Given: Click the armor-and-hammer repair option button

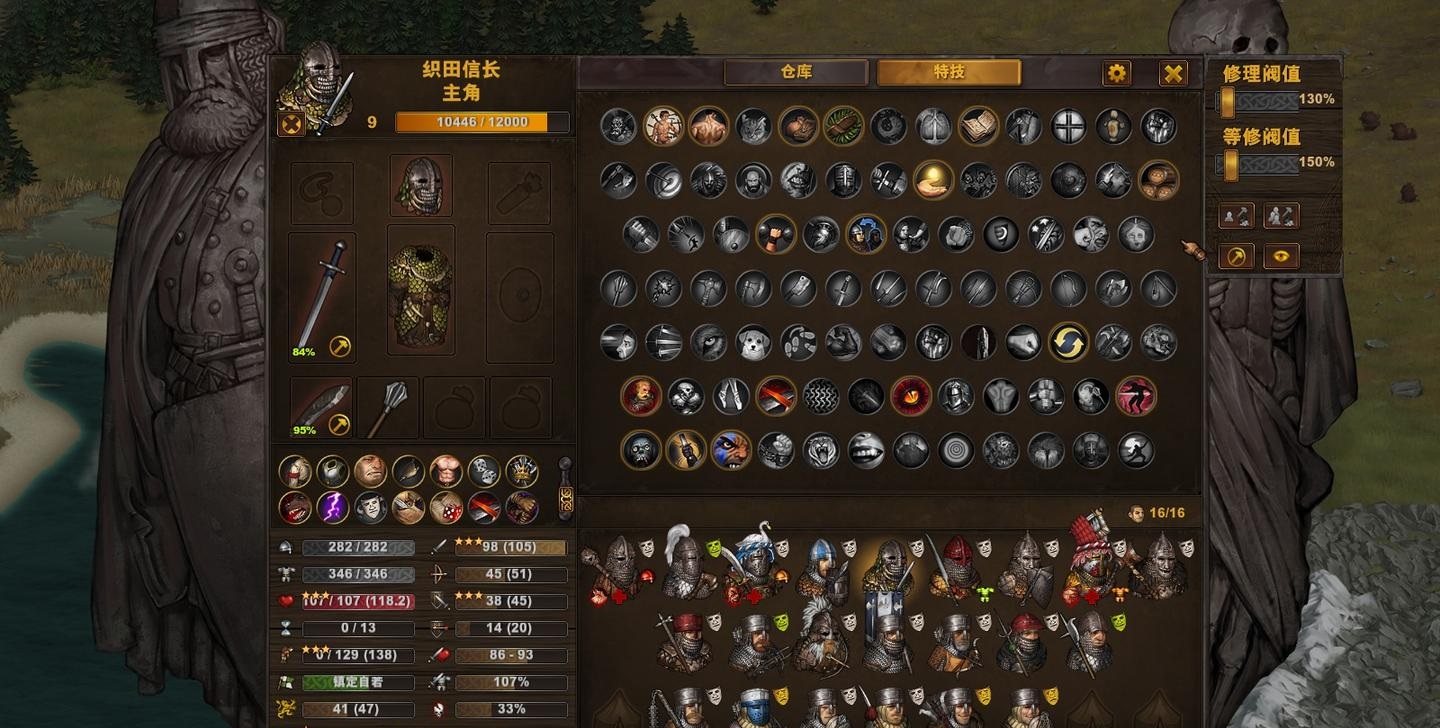Looking at the screenshot, I should (1236, 215).
